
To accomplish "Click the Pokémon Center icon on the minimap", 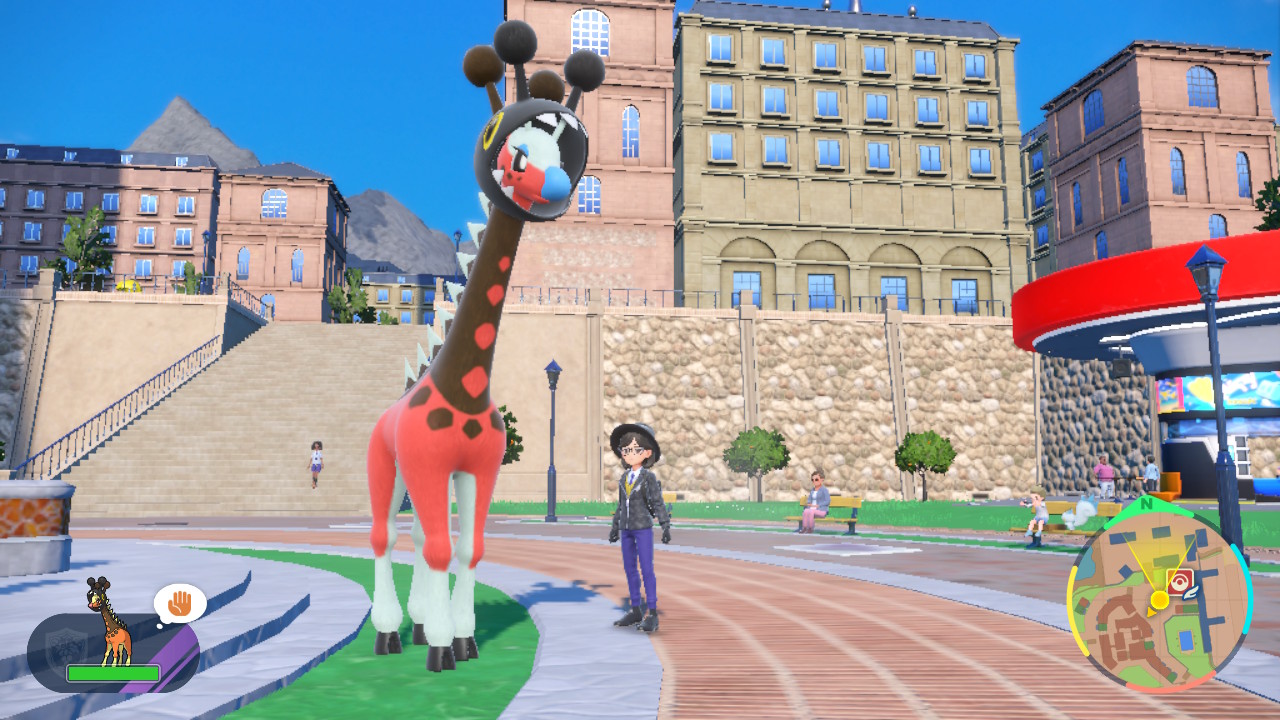I will [x=1180, y=581].
